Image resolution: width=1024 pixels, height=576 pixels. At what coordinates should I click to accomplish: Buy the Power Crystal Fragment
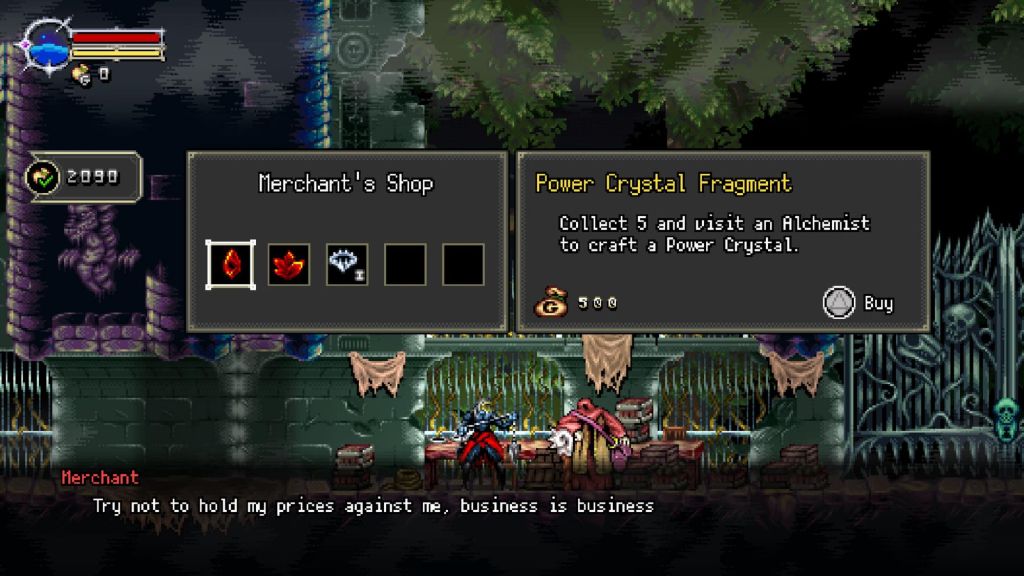click(858, 302)
